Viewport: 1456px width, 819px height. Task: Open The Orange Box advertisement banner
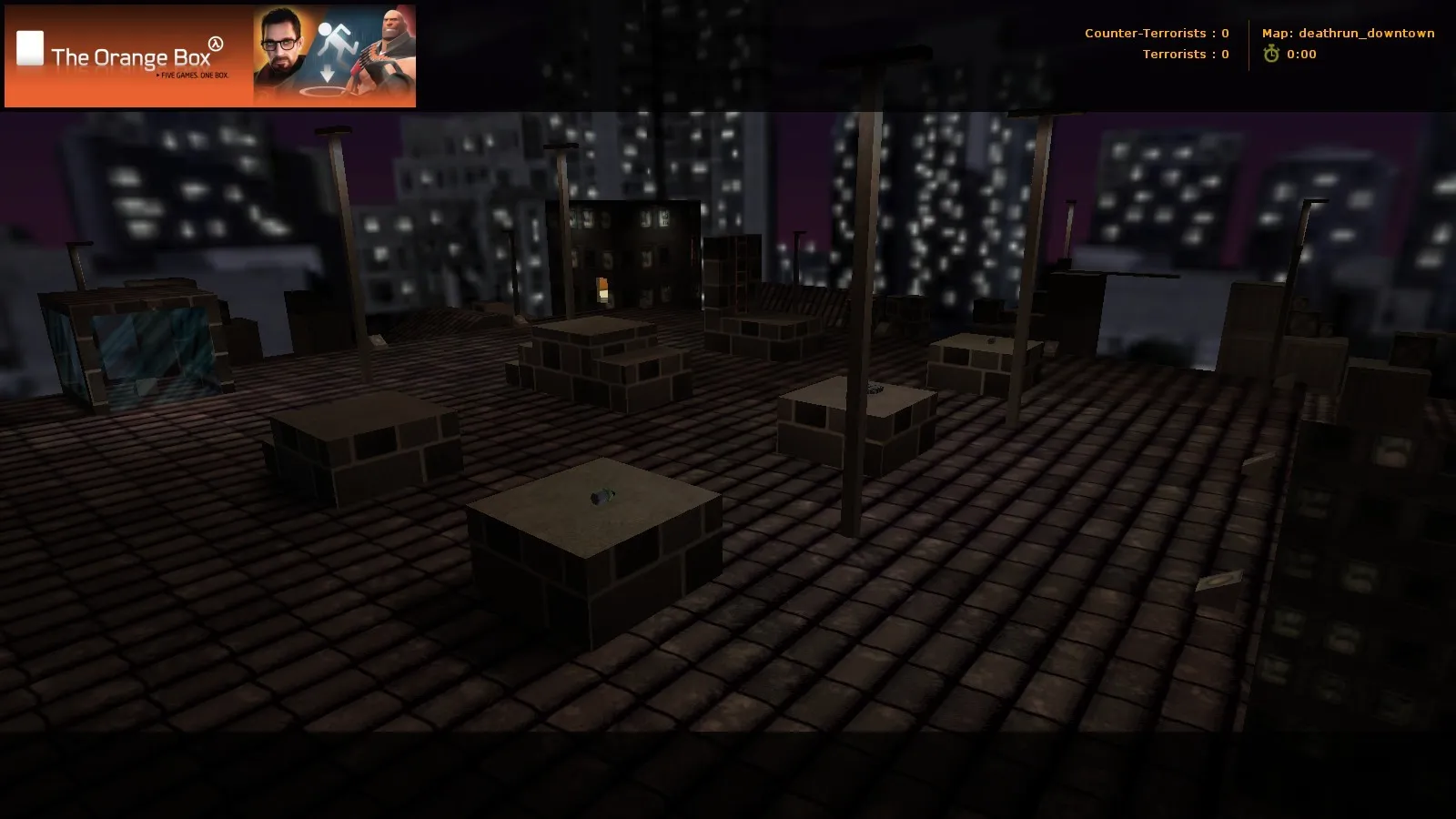pos(210,56)
